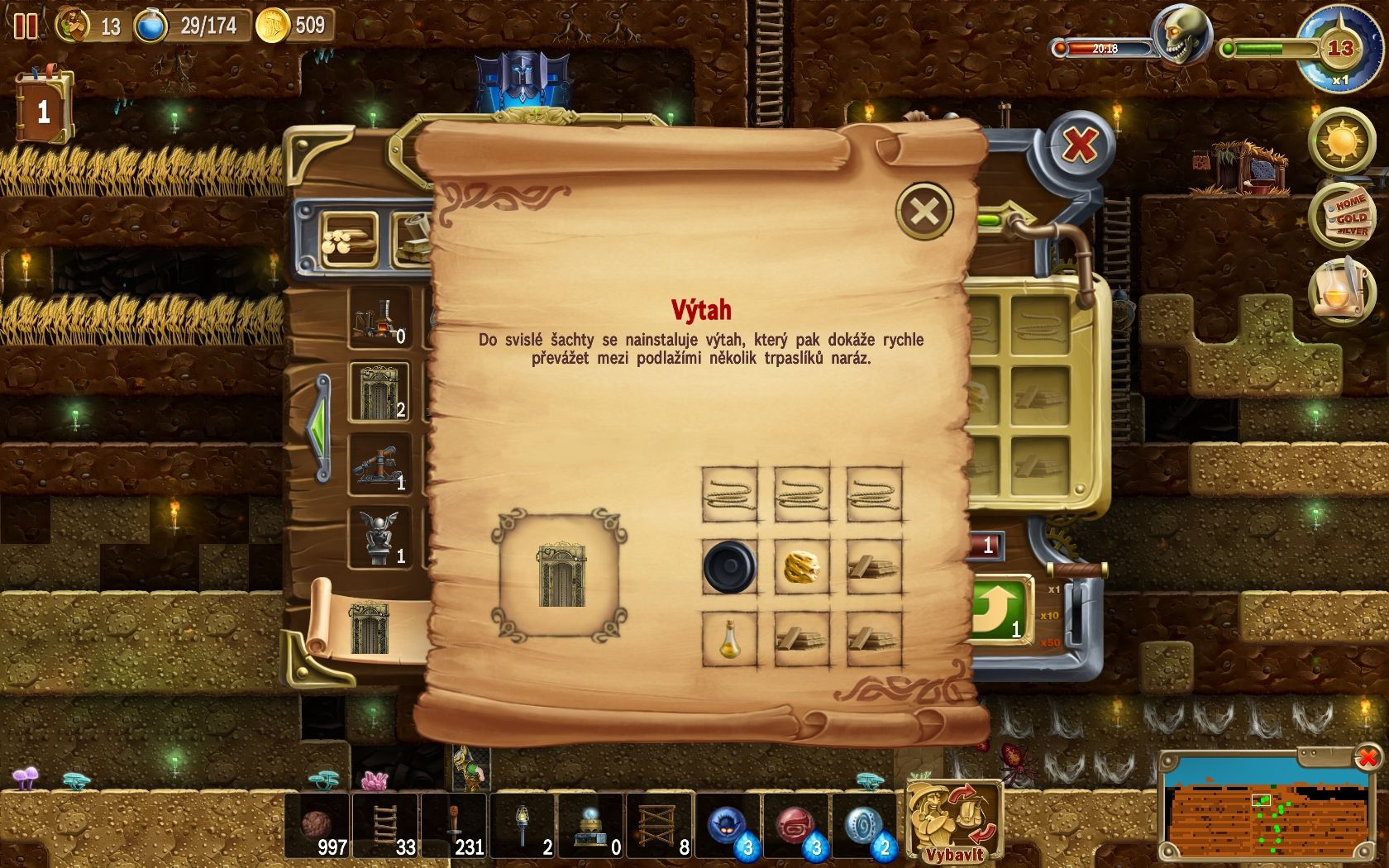Select the scaffolding hotbar slot

point(660,826)
